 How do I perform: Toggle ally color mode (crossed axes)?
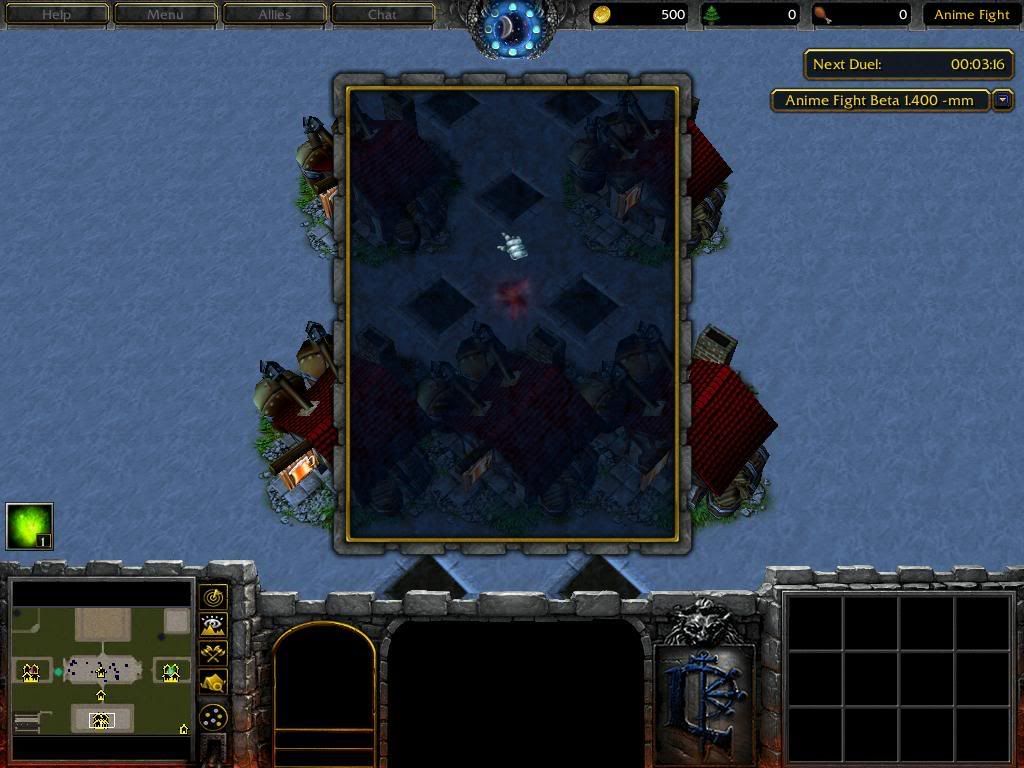pyautogui.click(x=213, y=653)
